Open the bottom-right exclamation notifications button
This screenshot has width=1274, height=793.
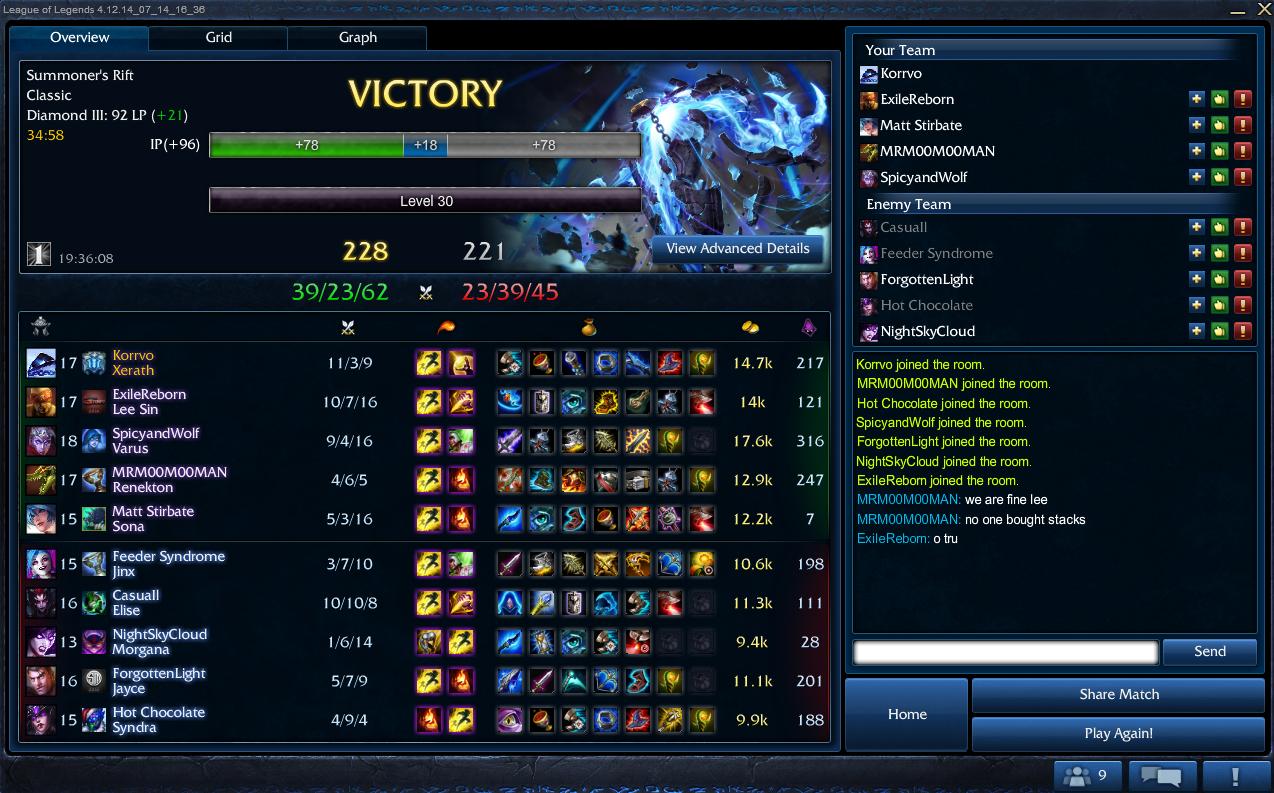tap(1236, 775)
